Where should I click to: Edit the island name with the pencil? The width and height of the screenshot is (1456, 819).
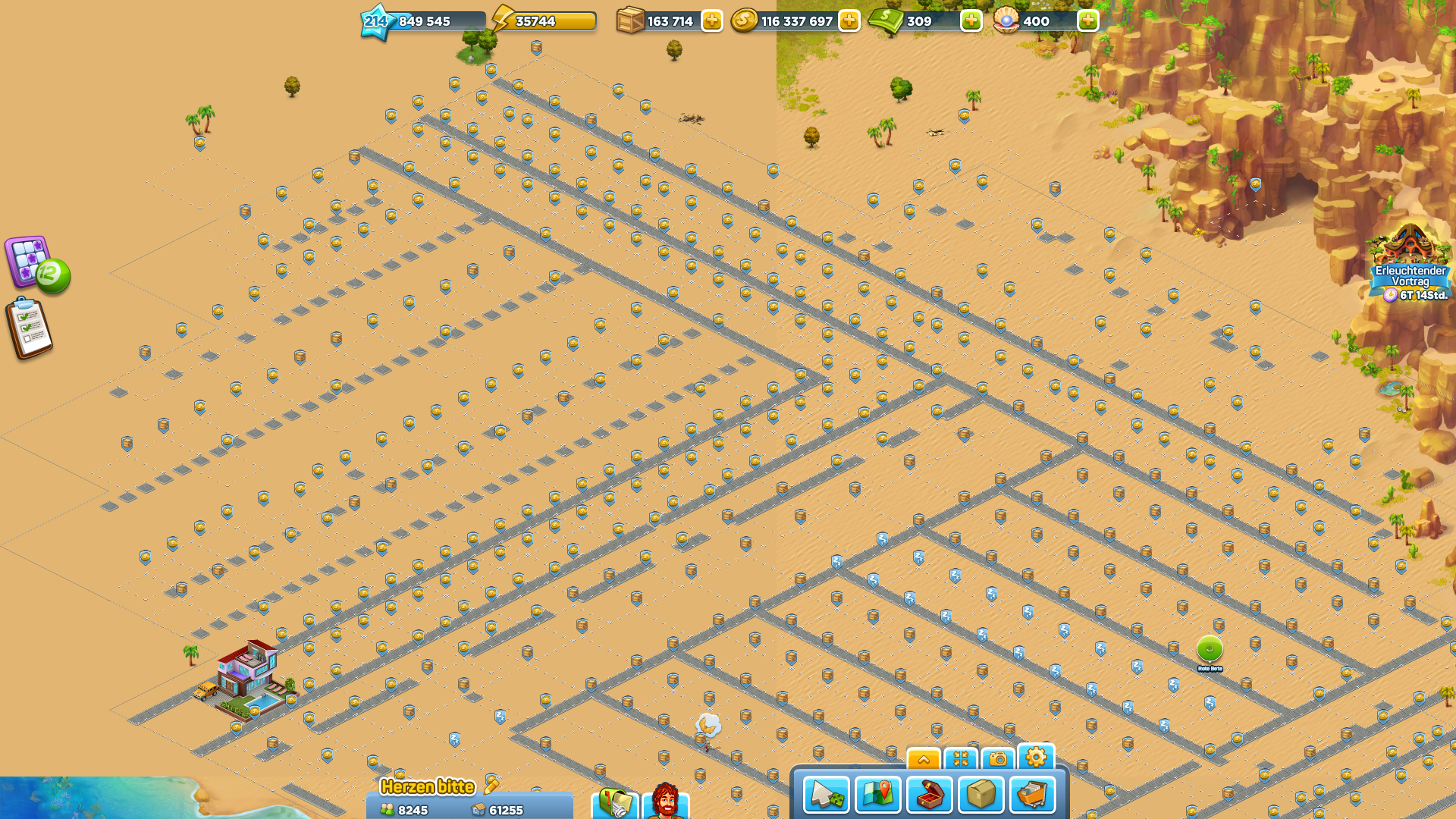[x=491, y=785]
